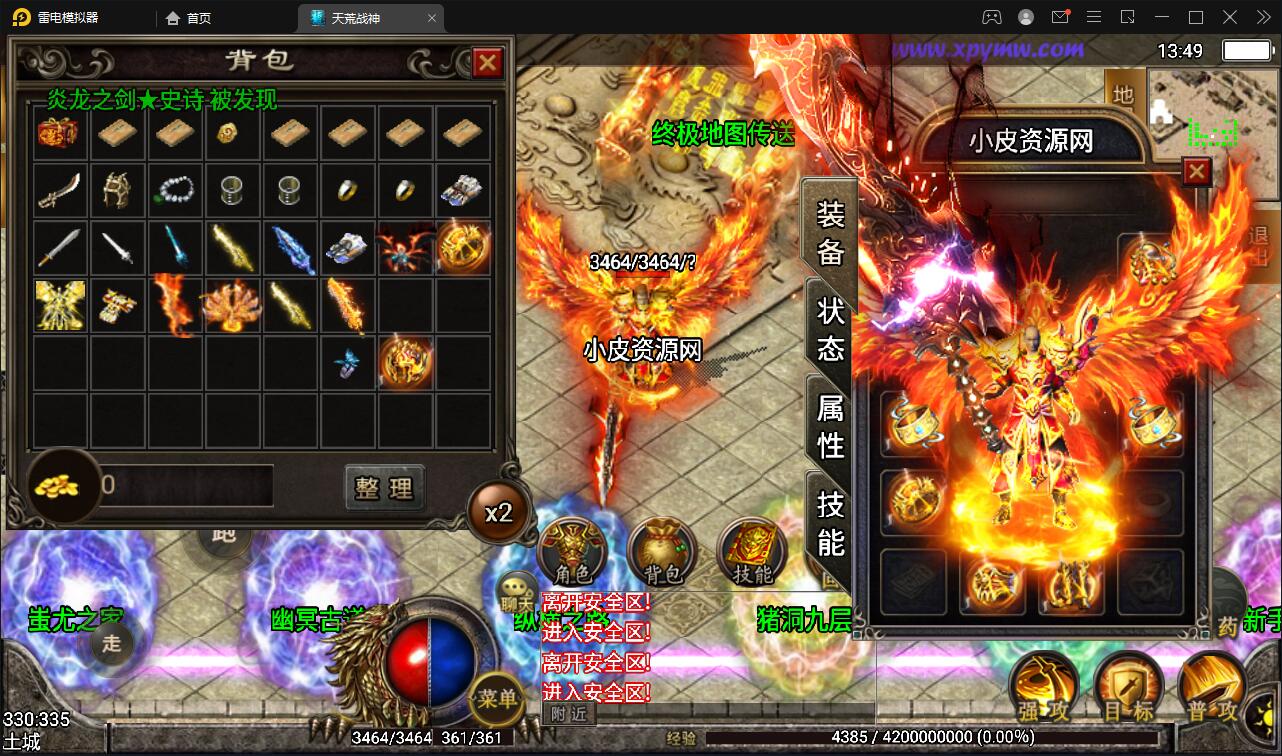Image resolution: width=1282 pixels, height=756 pixels.
Task: Open LDPlayer messages via the mail icon
Action: click(1062, 17)
